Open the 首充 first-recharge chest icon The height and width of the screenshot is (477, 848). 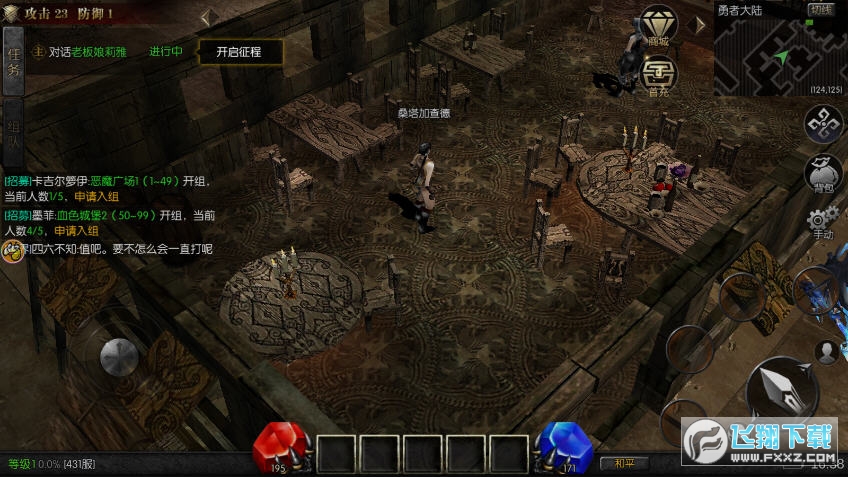point(657,73)
